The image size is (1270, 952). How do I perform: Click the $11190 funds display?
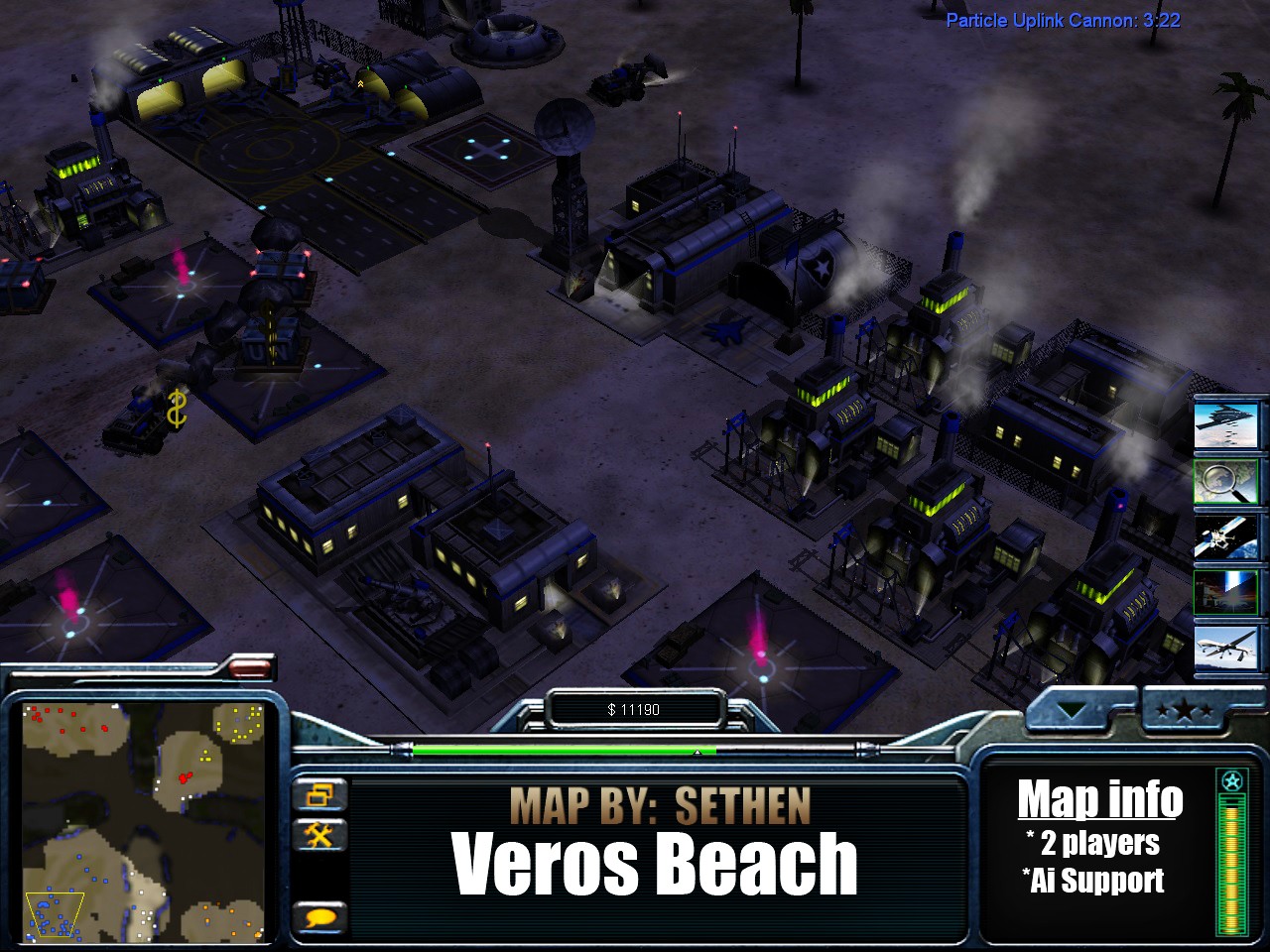(636, 709)
